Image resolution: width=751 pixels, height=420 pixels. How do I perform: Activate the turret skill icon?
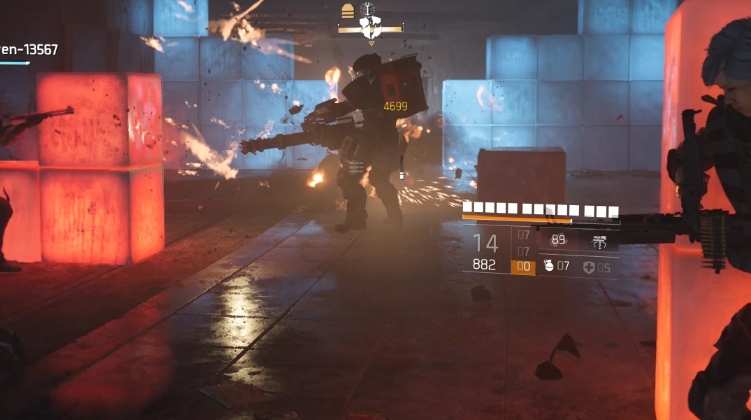599,240
